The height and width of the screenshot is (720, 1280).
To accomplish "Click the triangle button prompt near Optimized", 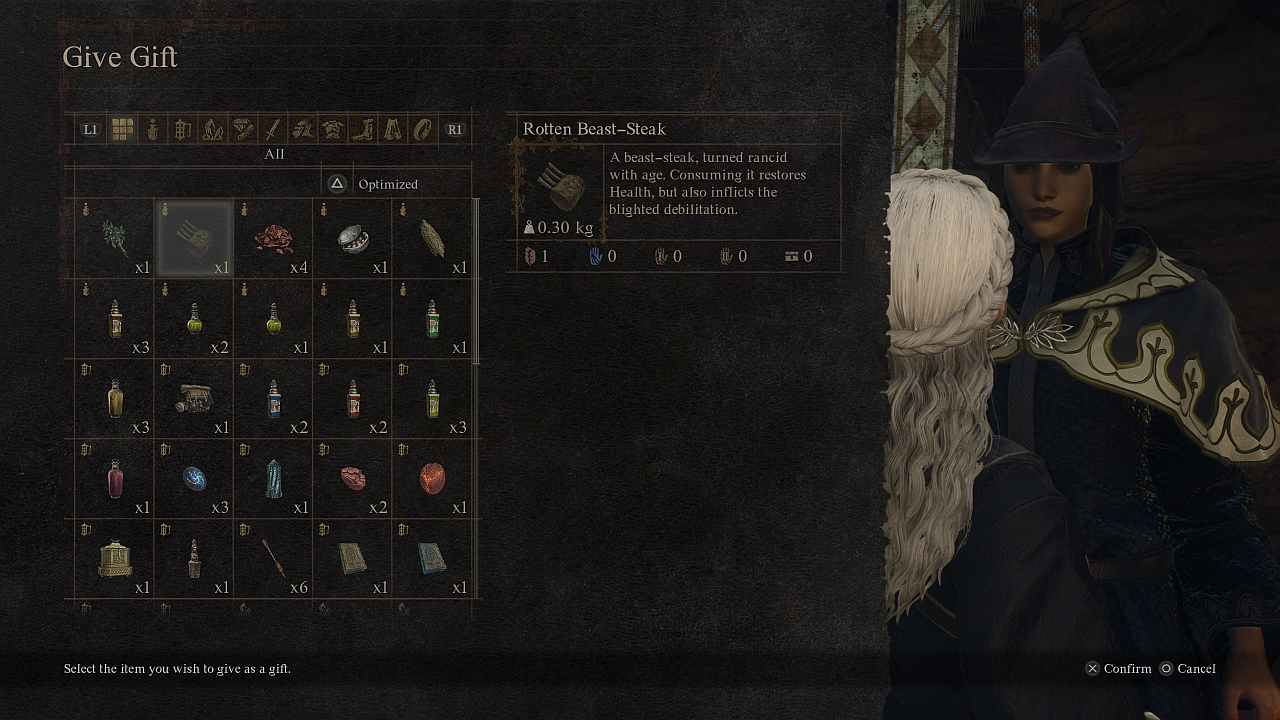I will click(337, 183).
